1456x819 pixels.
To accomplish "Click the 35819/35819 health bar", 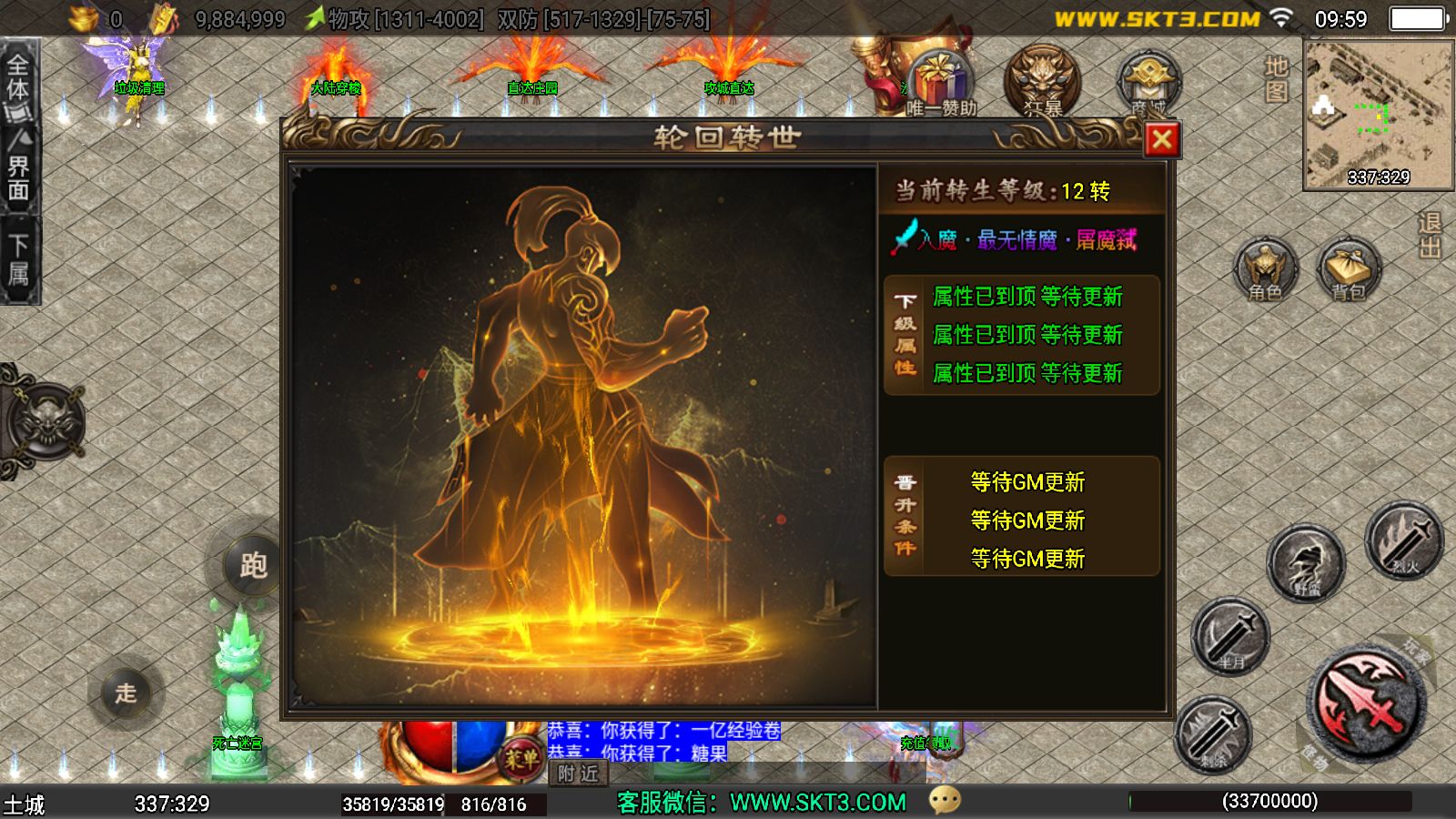I will pyautogui.click(x=392, y=804).
